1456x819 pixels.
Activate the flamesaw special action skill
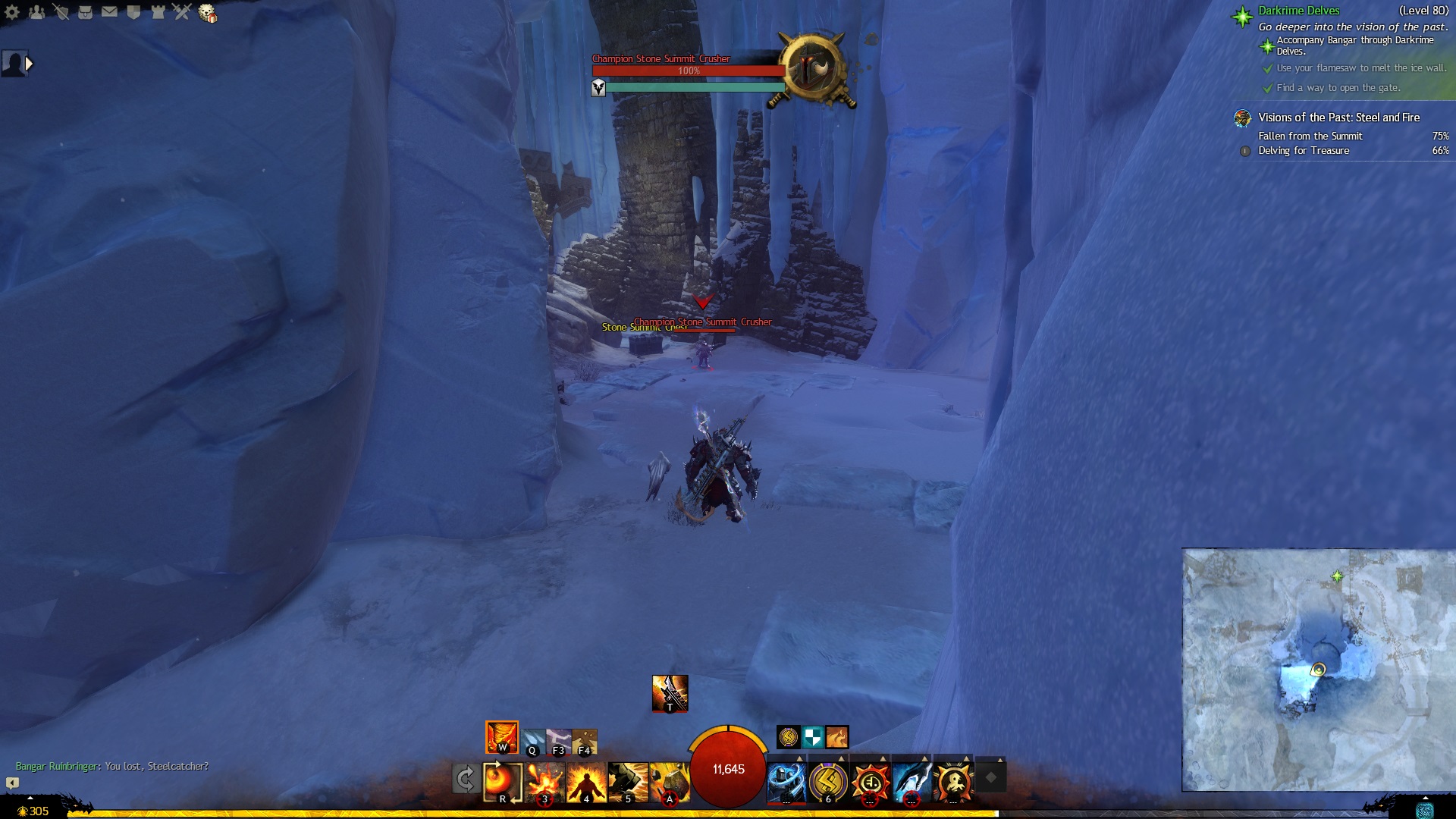point(670,693)
